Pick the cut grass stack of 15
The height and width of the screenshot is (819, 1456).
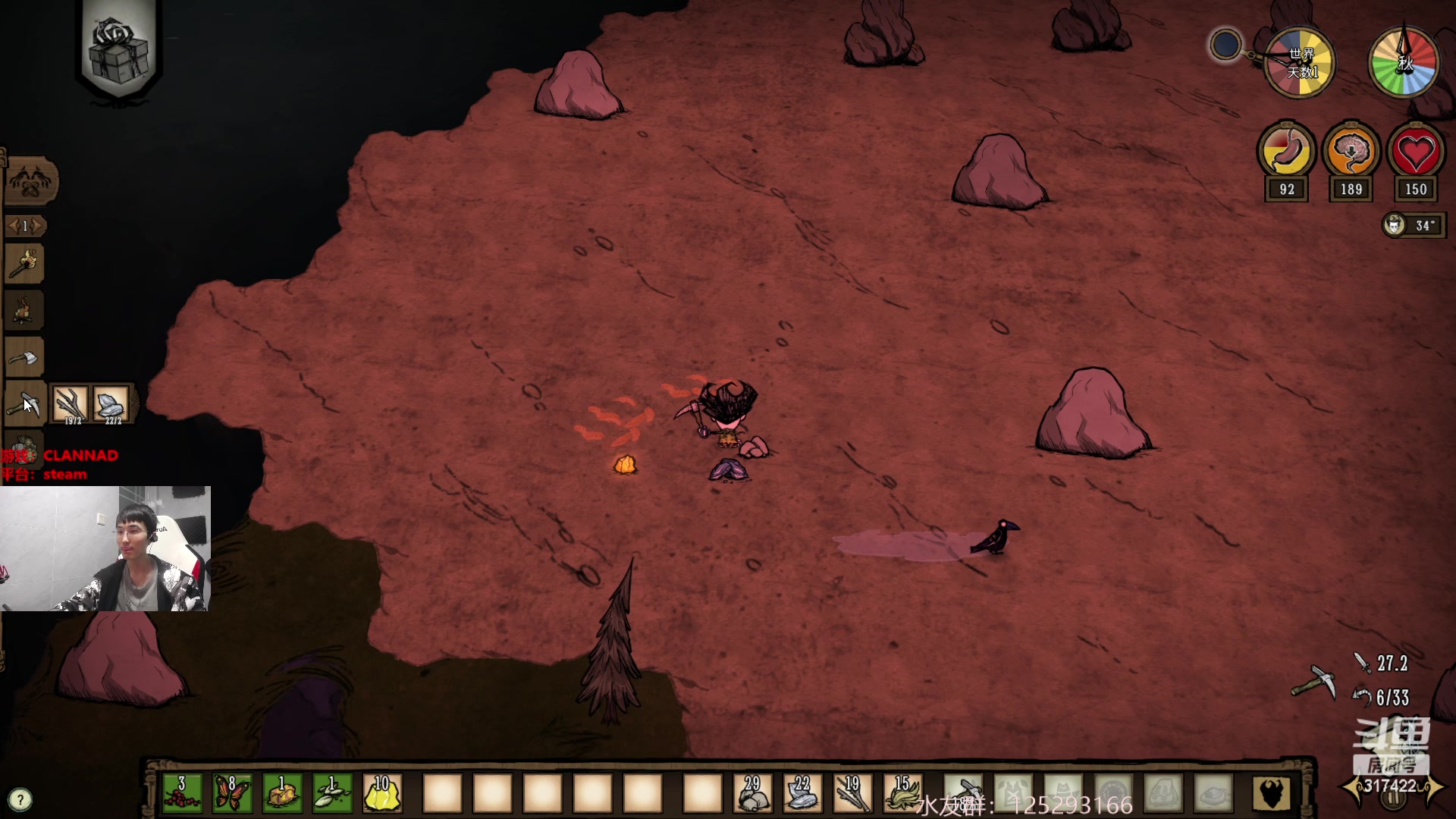click(x=902, y=793)
